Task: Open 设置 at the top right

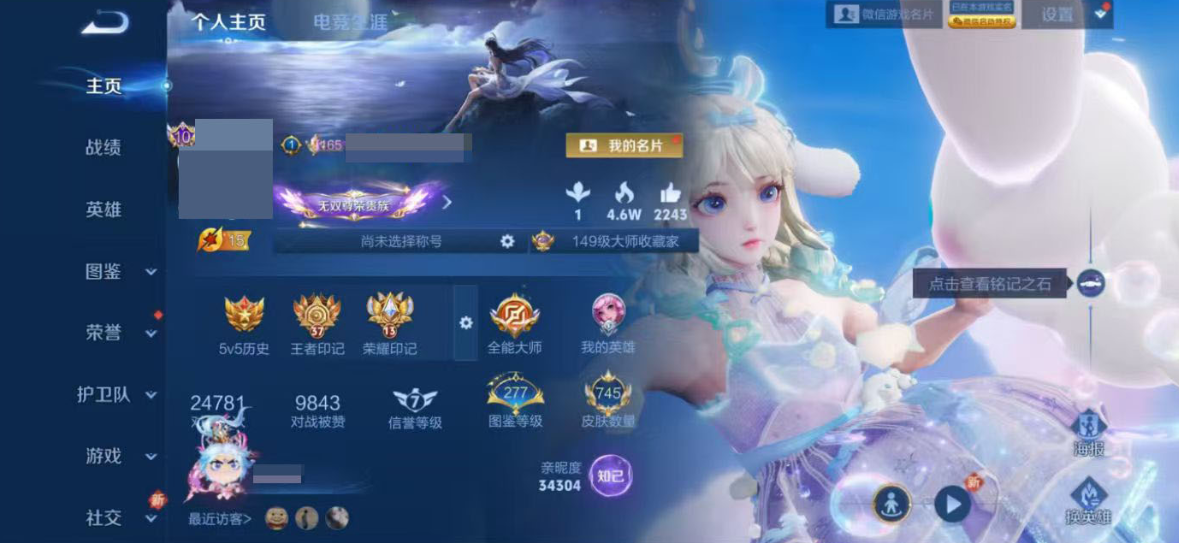Action: coord(1057,14)
